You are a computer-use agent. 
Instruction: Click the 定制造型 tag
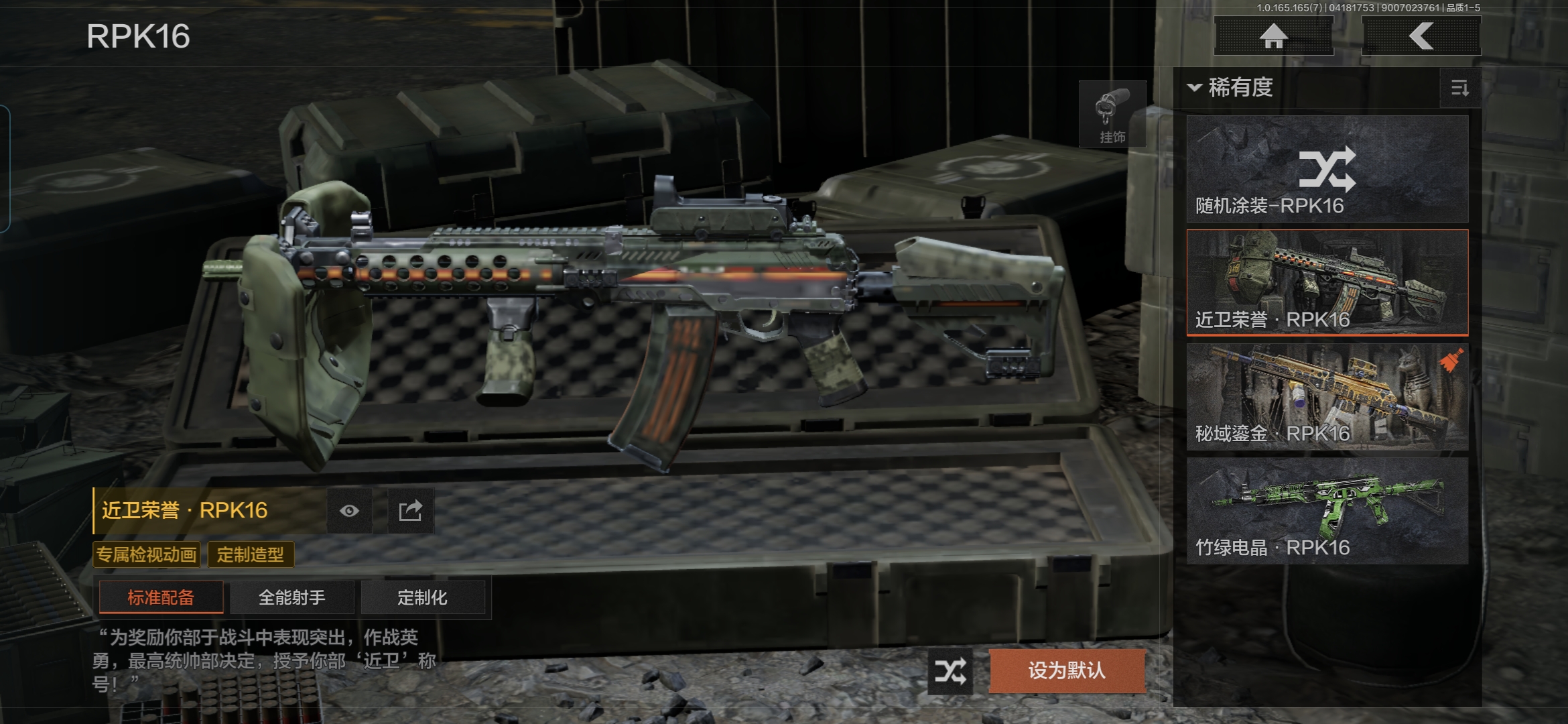pyautogui.click(x=250, y=554)
